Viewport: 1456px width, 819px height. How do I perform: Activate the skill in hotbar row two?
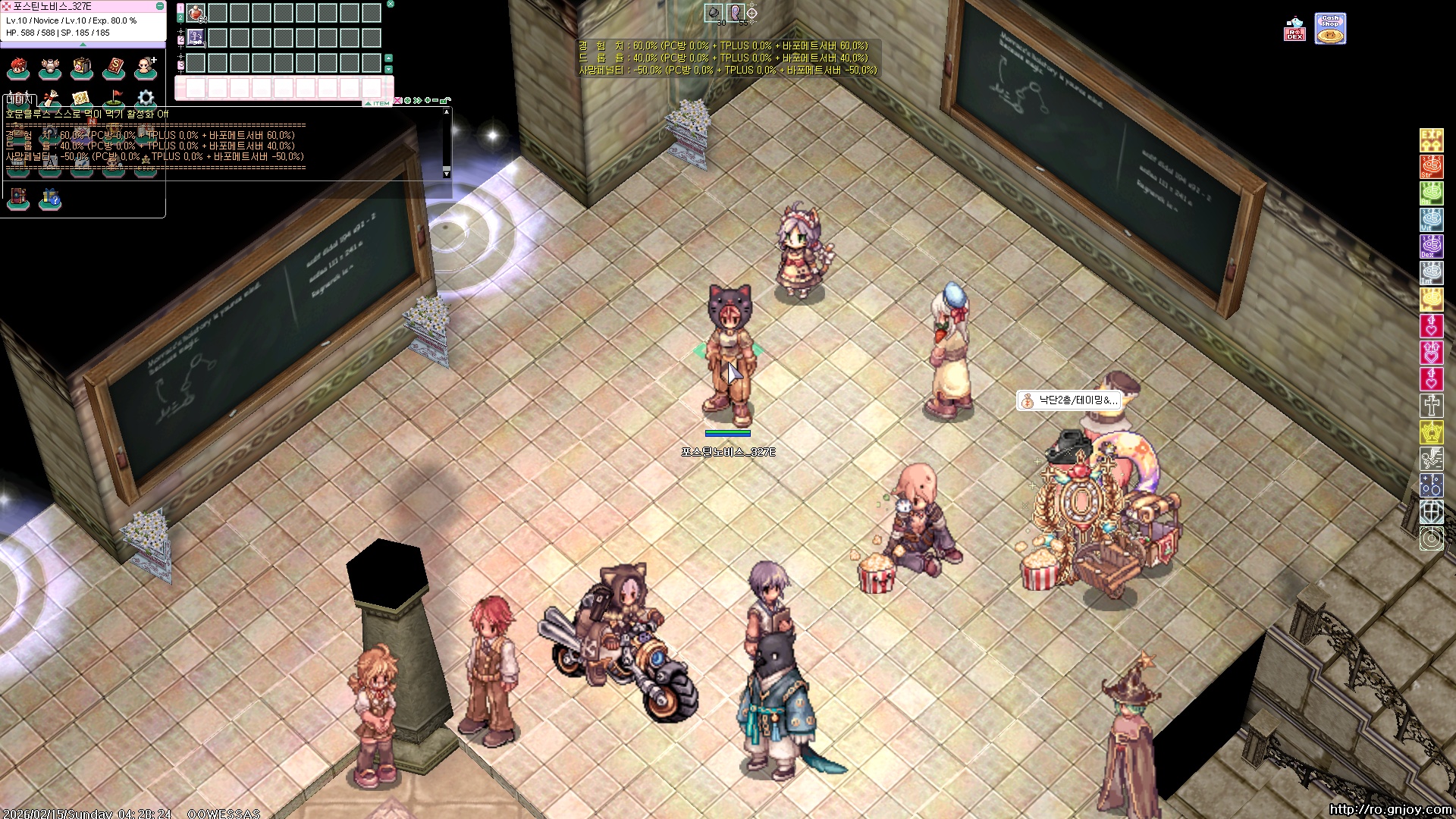coord(196,38)
